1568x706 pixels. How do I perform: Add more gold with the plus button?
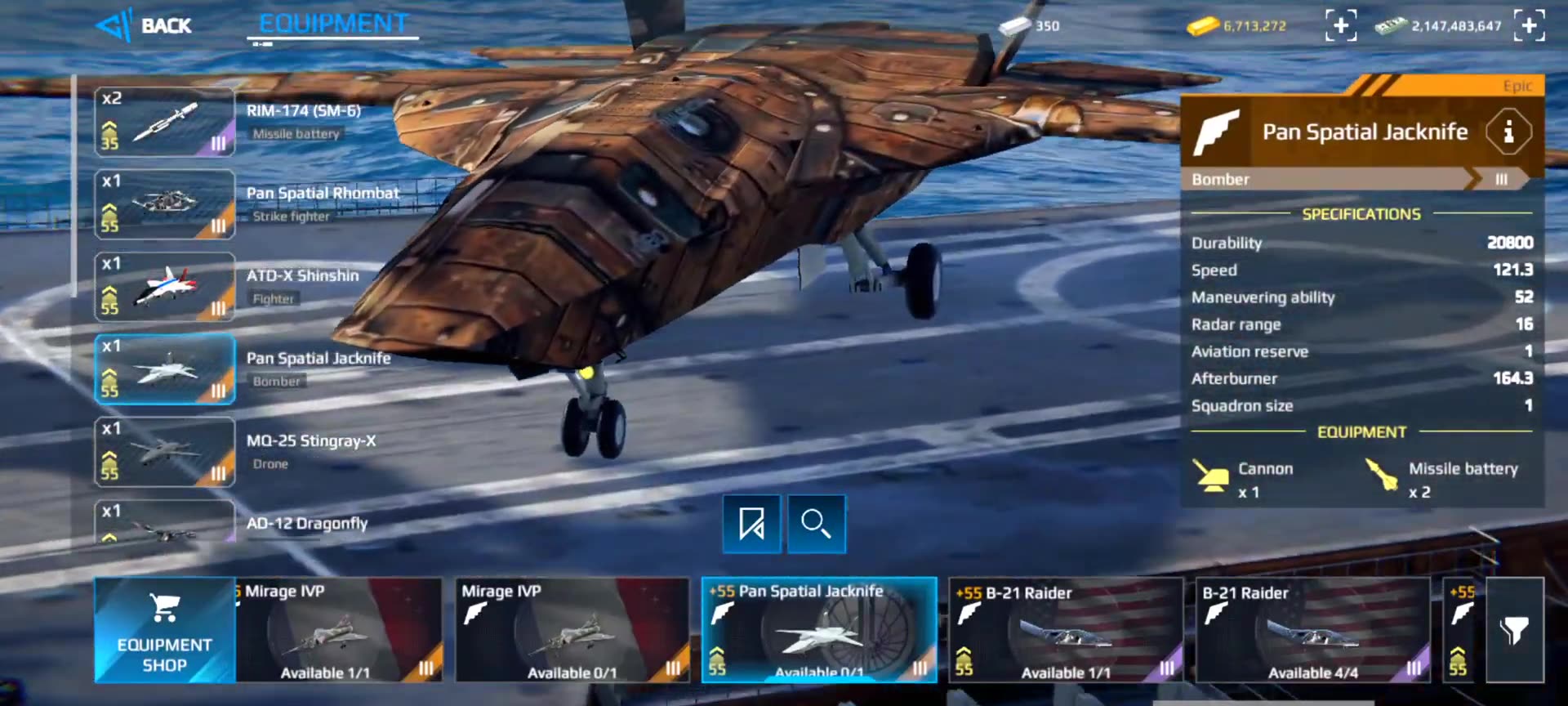tap(1340, 26)
